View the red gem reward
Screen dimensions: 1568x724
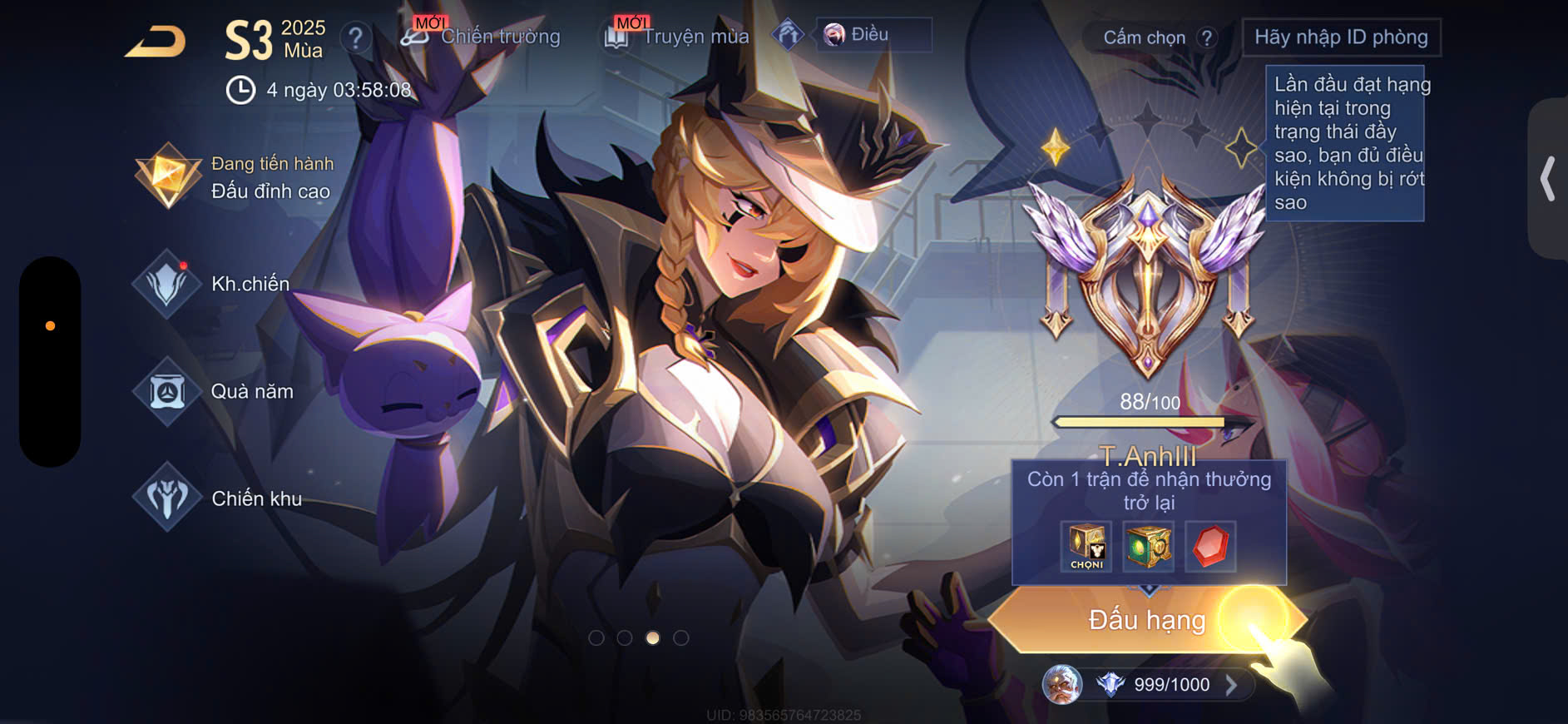point(1210,546)
